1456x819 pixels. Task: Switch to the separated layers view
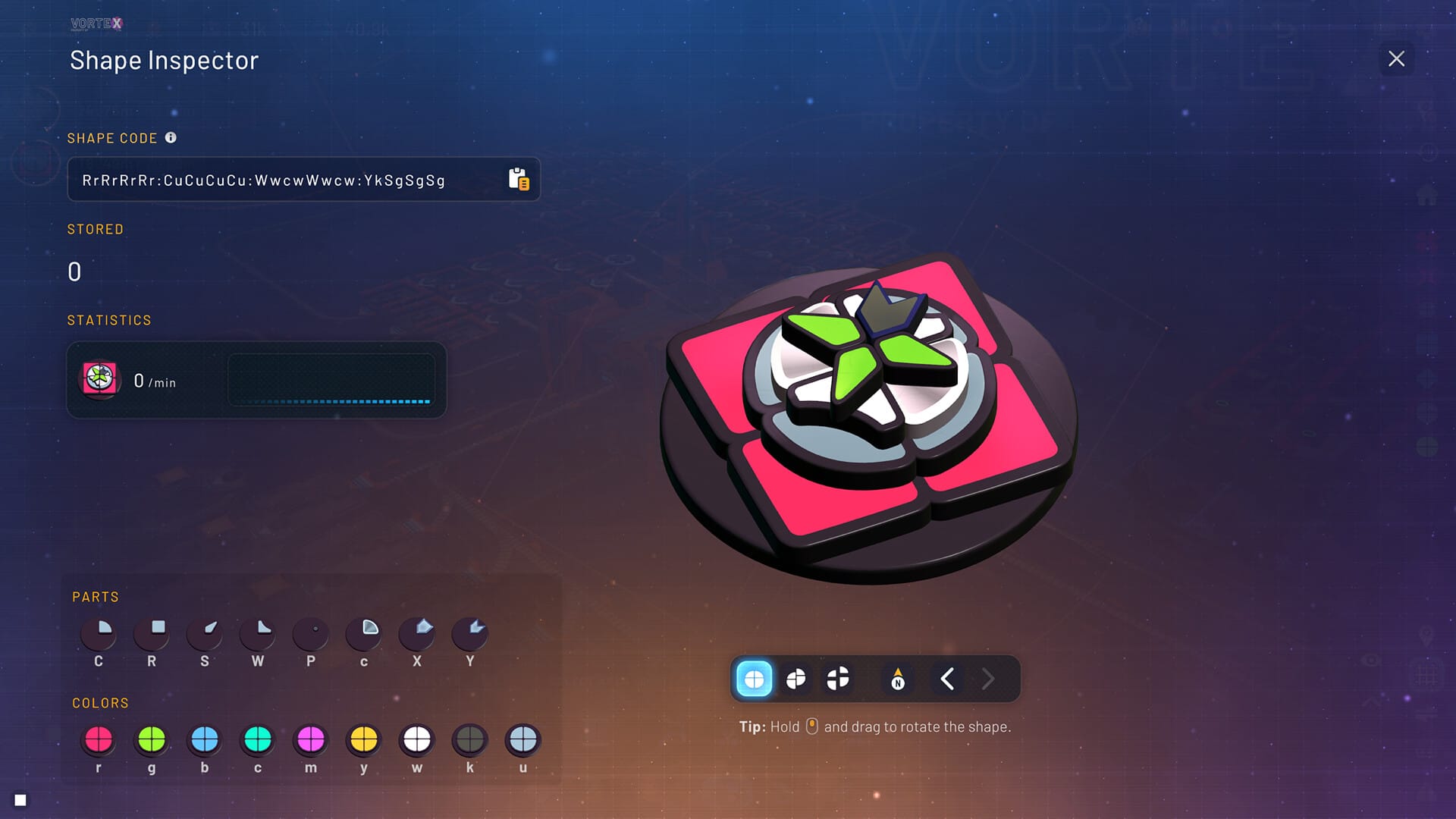795,679
